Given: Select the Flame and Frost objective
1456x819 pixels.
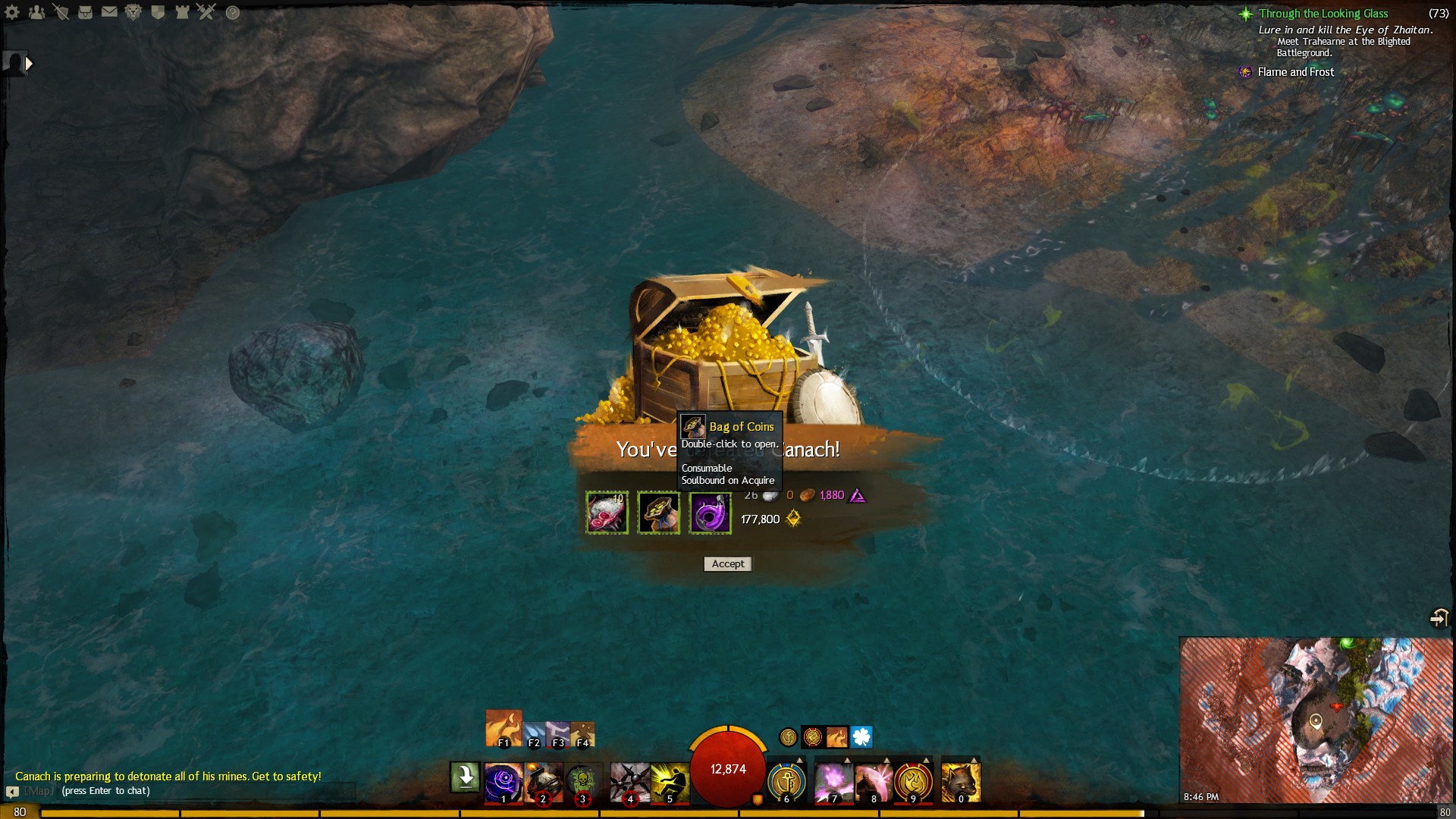Looking at the screenshot, I should coord(1295,72).
